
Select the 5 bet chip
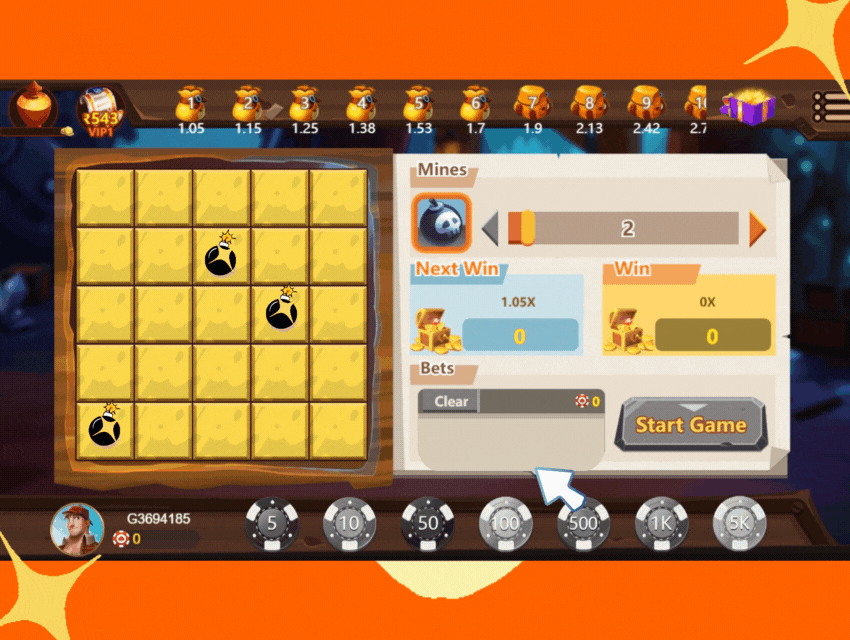pyautogui.click(x=272, y=523)
